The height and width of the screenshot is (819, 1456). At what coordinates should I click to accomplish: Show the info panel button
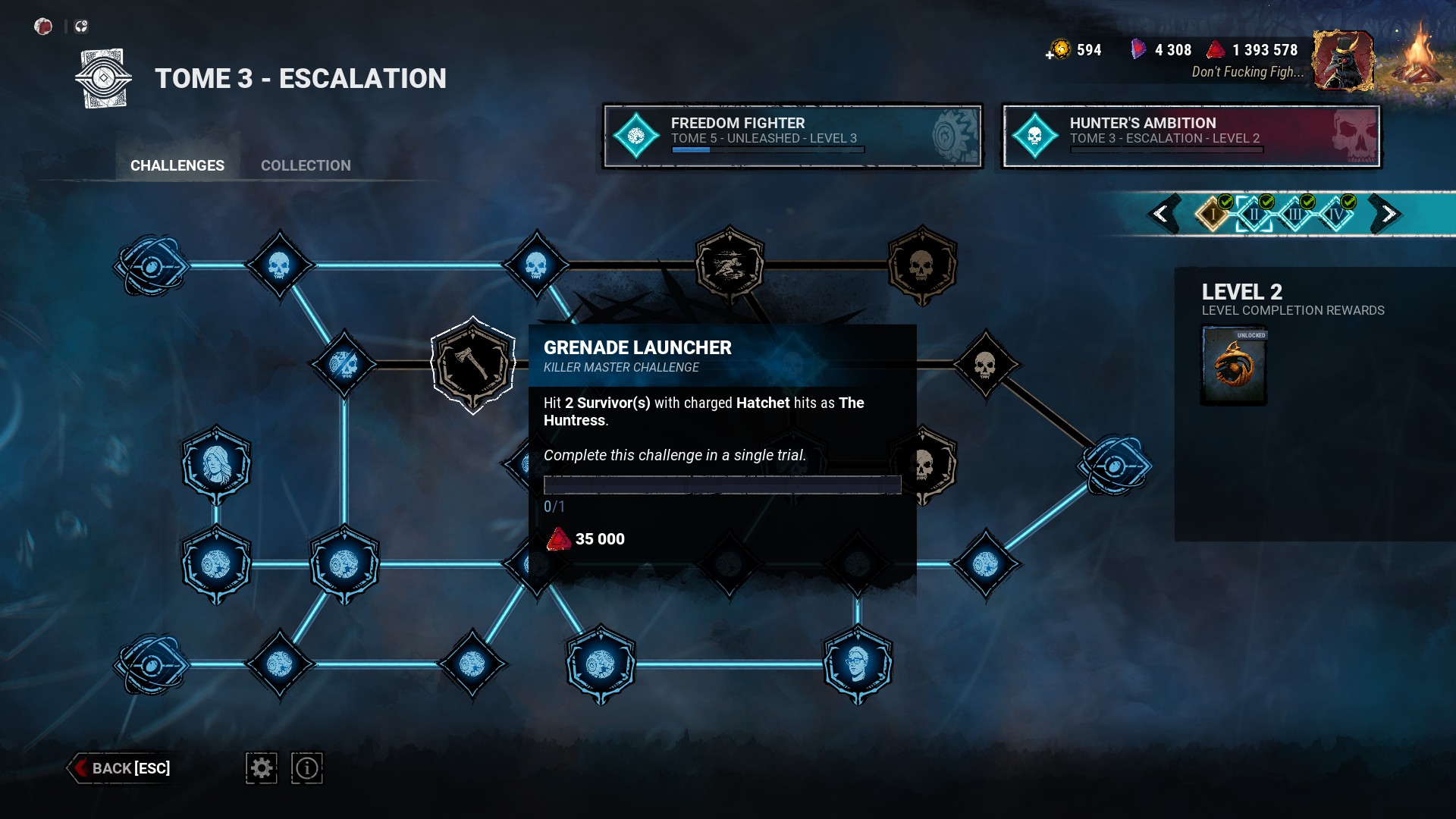pyautogui.click(x=307, y=768)
